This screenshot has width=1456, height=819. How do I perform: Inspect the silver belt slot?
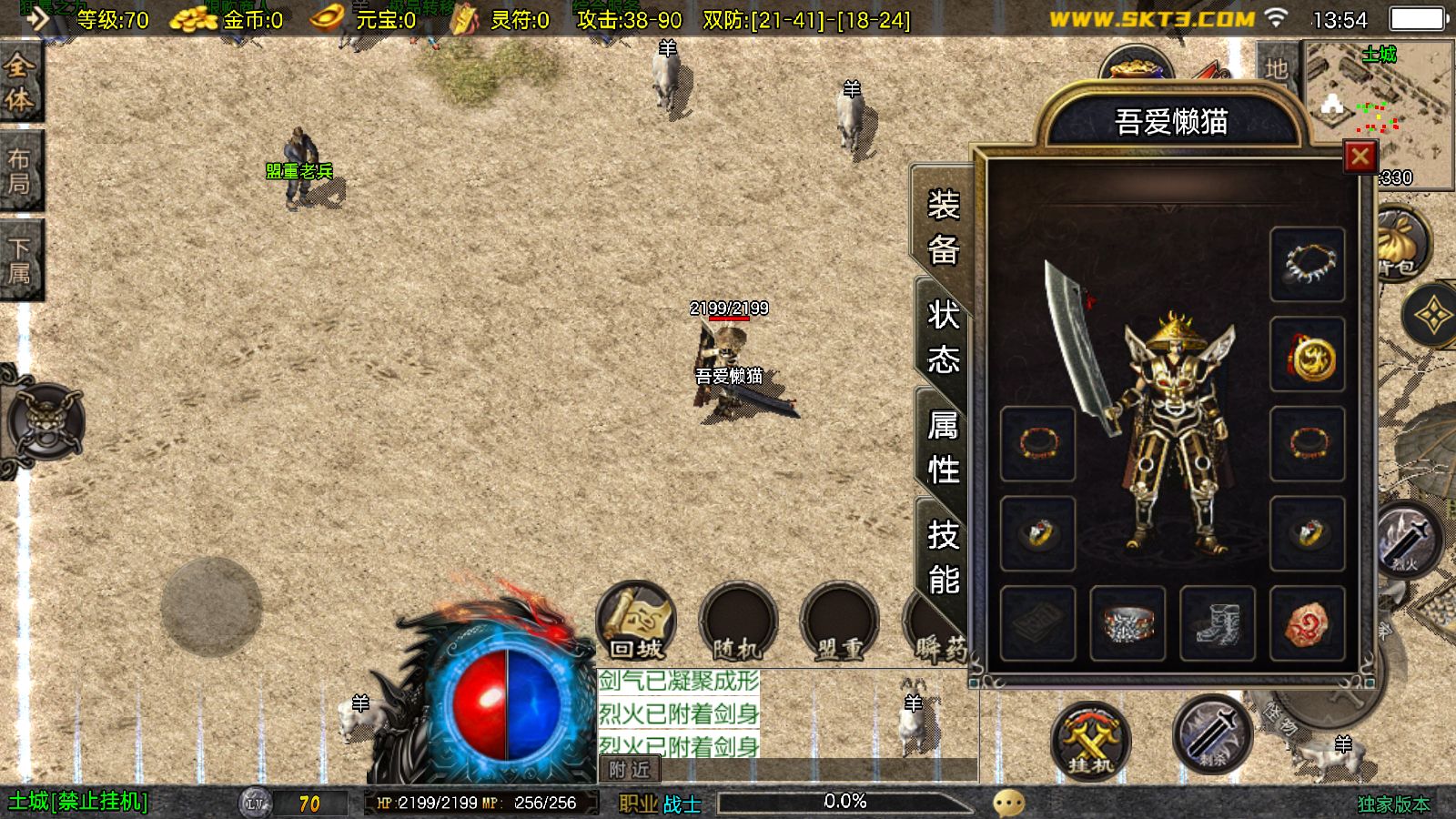pos(1127,623)
